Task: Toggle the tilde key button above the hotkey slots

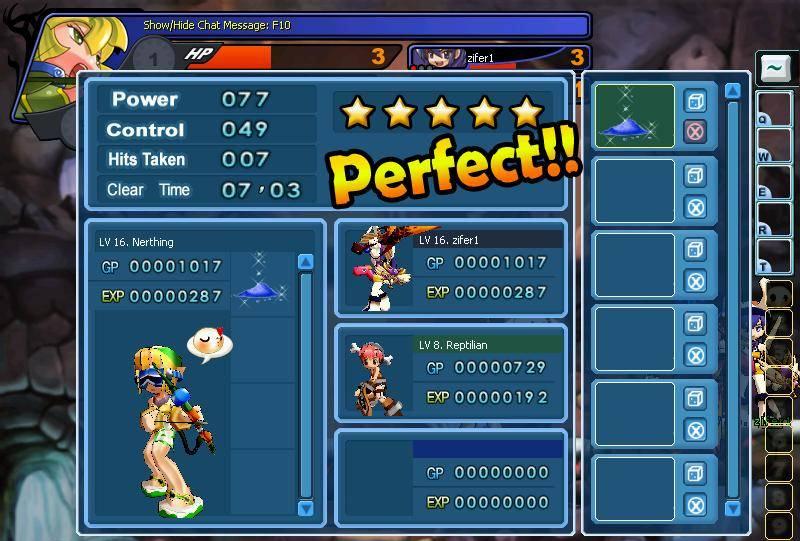Action: (774, 68)
